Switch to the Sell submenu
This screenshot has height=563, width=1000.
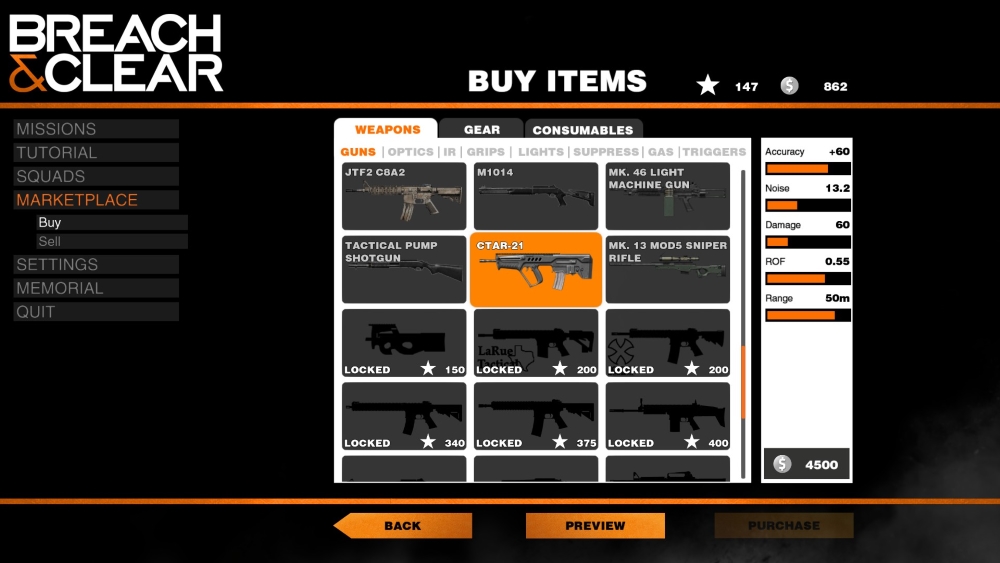tap(50, 242)
